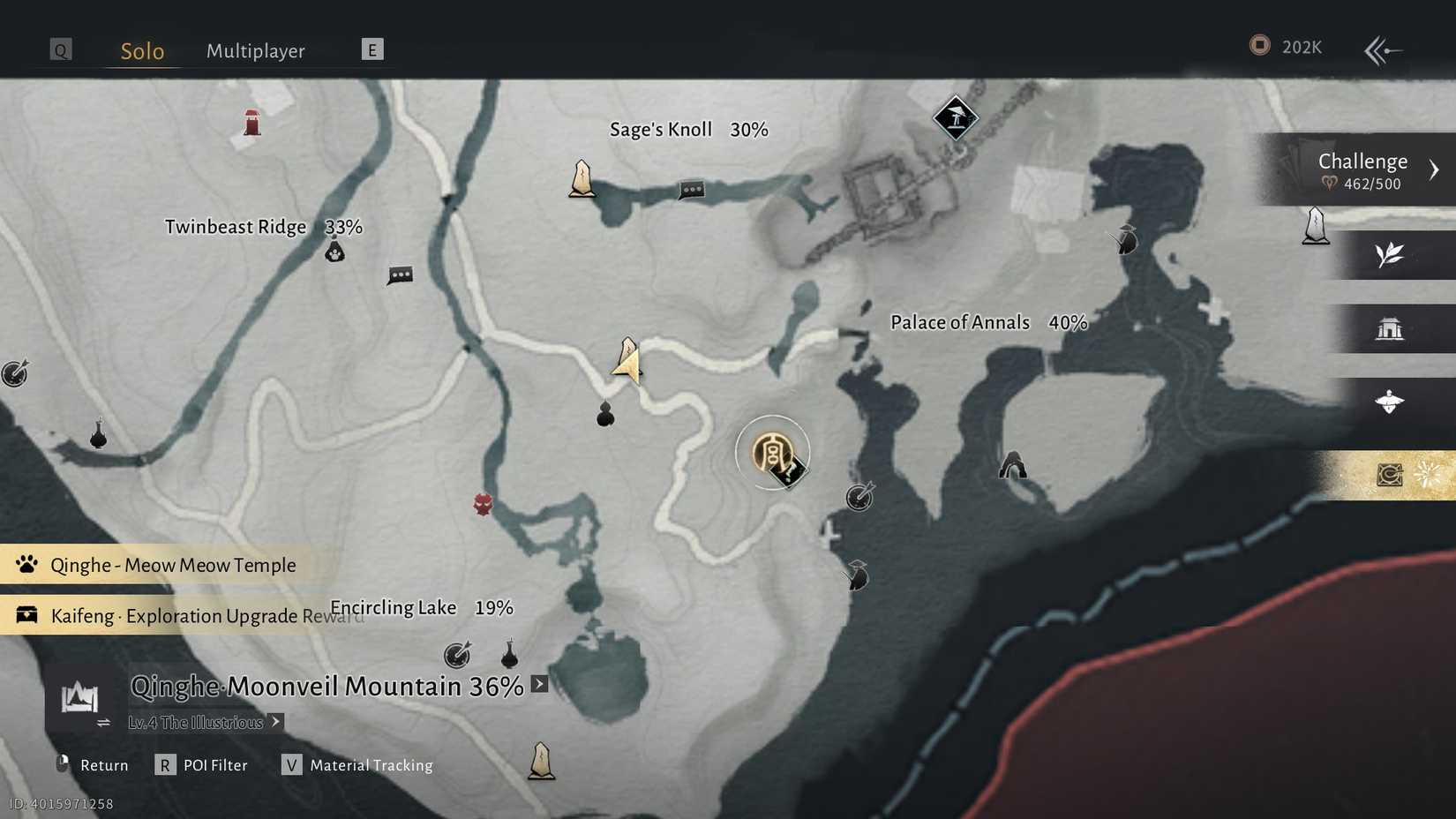
Task: Click the standing stone marker near Sage's Knoll
Action: (582, 177)
